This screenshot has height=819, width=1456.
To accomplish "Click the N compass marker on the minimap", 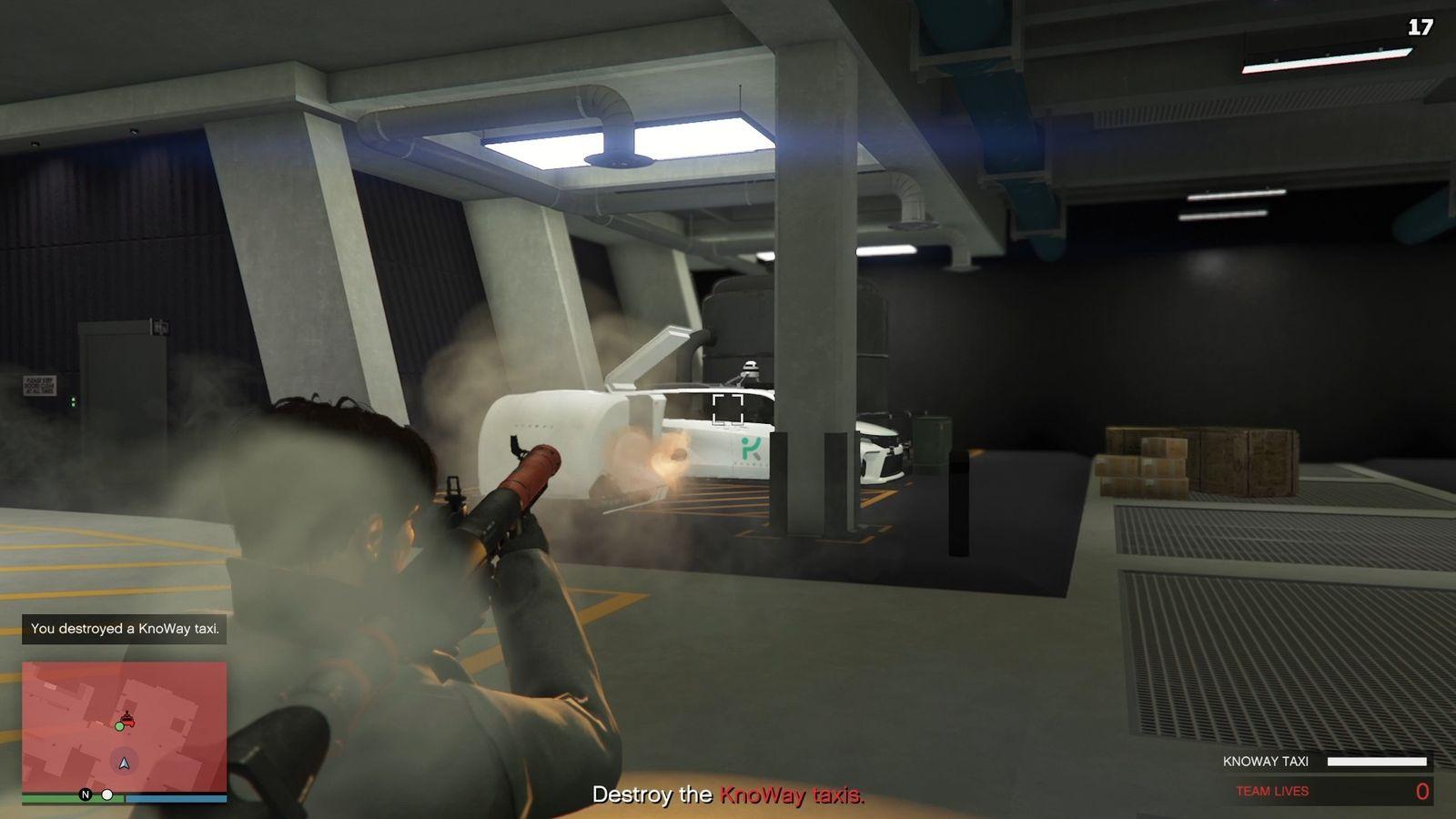I will tap(85, 794).
